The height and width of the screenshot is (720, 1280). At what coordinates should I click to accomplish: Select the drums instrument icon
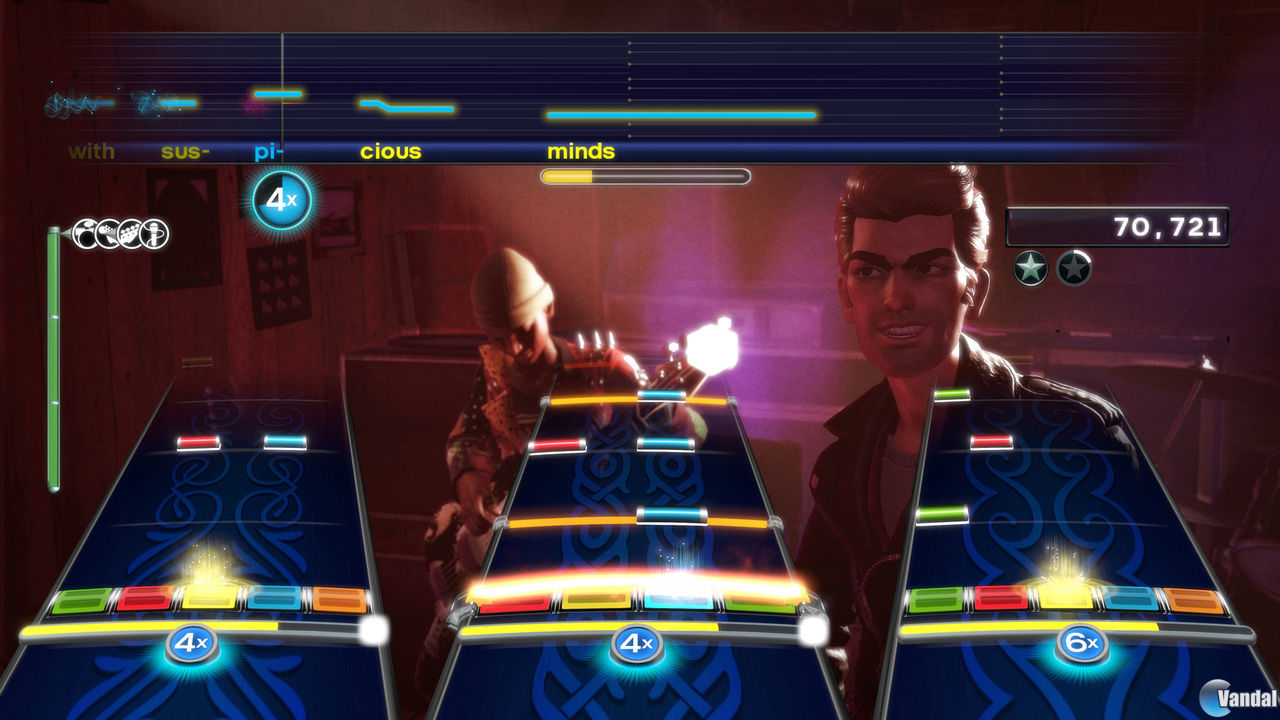(85, 232)
